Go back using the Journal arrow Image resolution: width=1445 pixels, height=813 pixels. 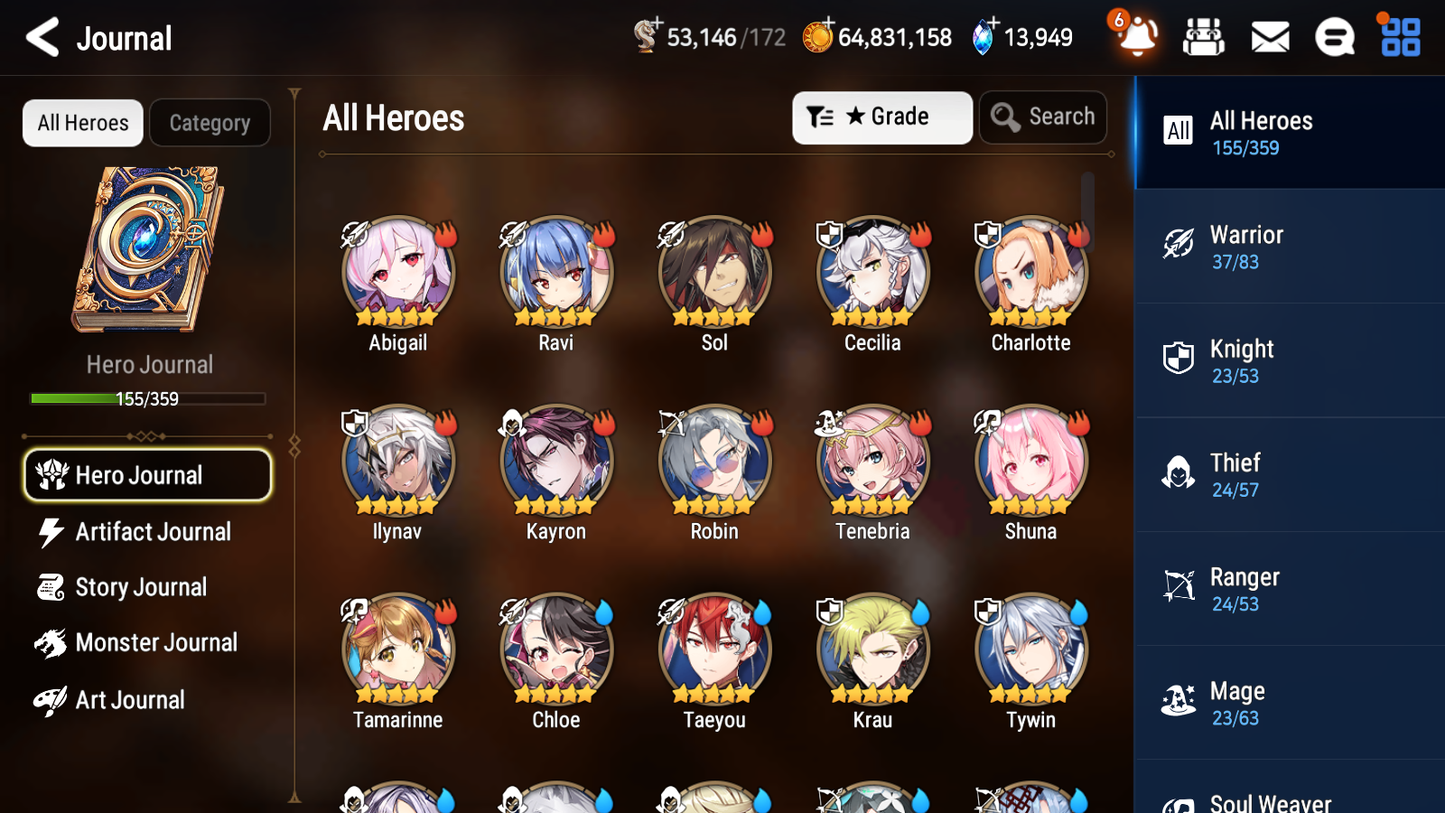point(42,37)
